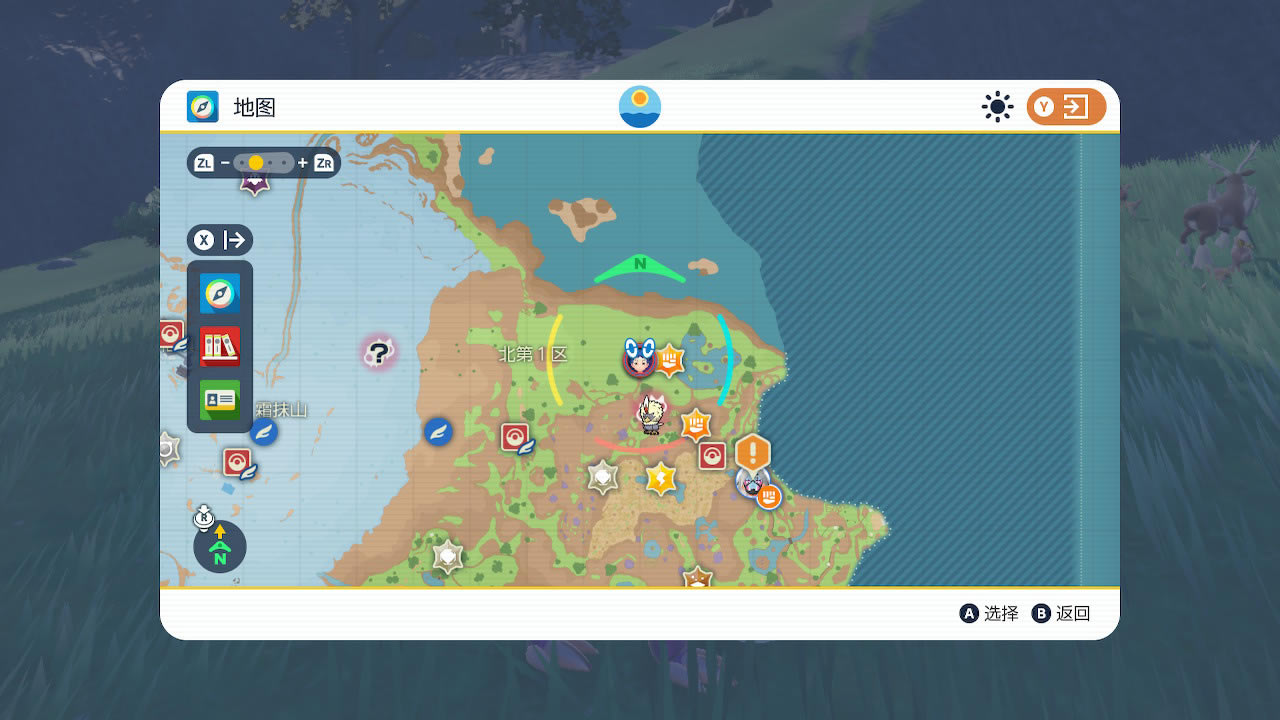Open the green profile card app

(219, 399)
